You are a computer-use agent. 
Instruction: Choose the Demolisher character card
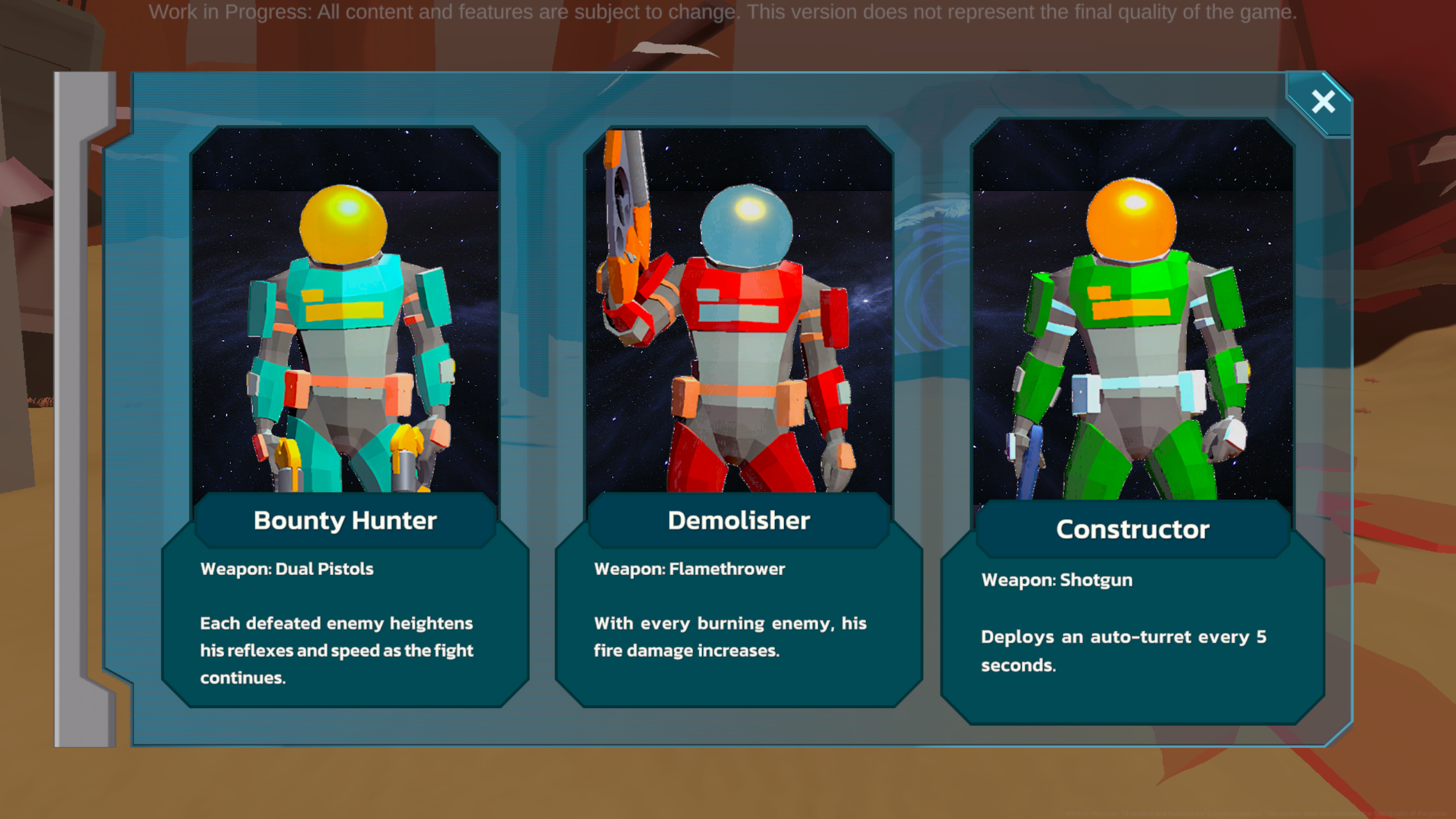pos(739,415)
